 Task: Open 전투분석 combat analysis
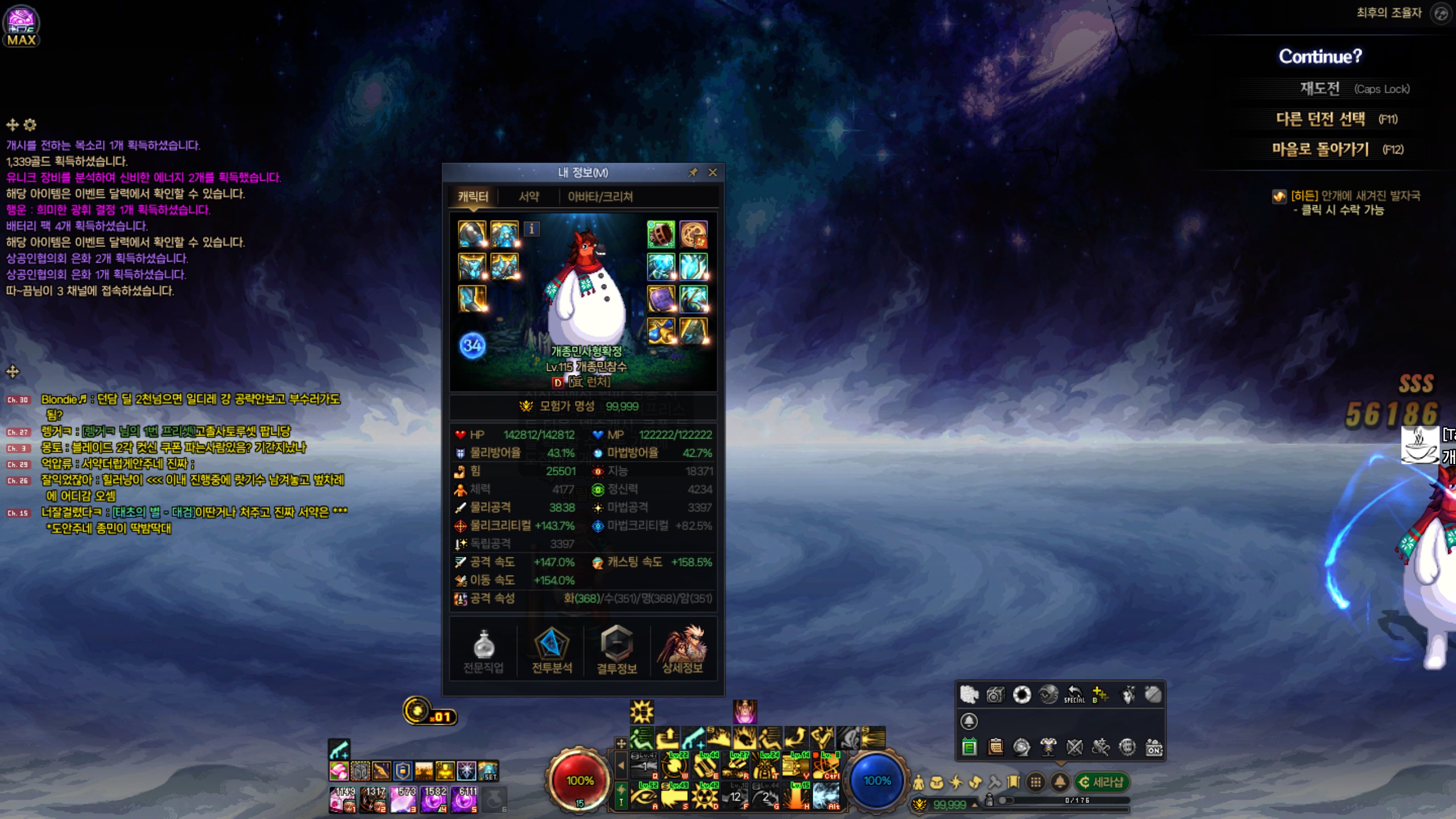click(x=552, y=651)
